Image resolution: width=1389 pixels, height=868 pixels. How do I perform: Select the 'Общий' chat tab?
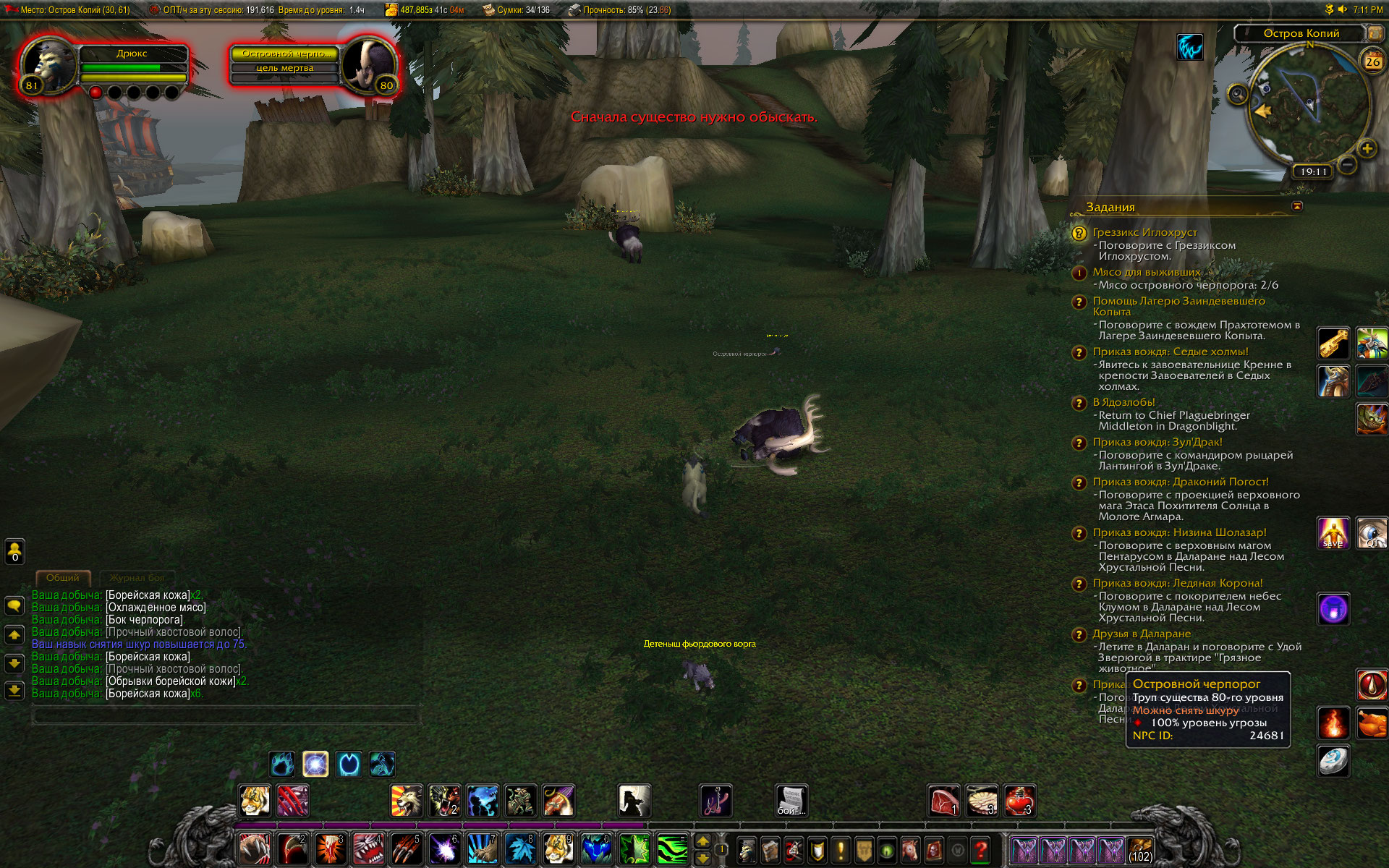point(63,578)
